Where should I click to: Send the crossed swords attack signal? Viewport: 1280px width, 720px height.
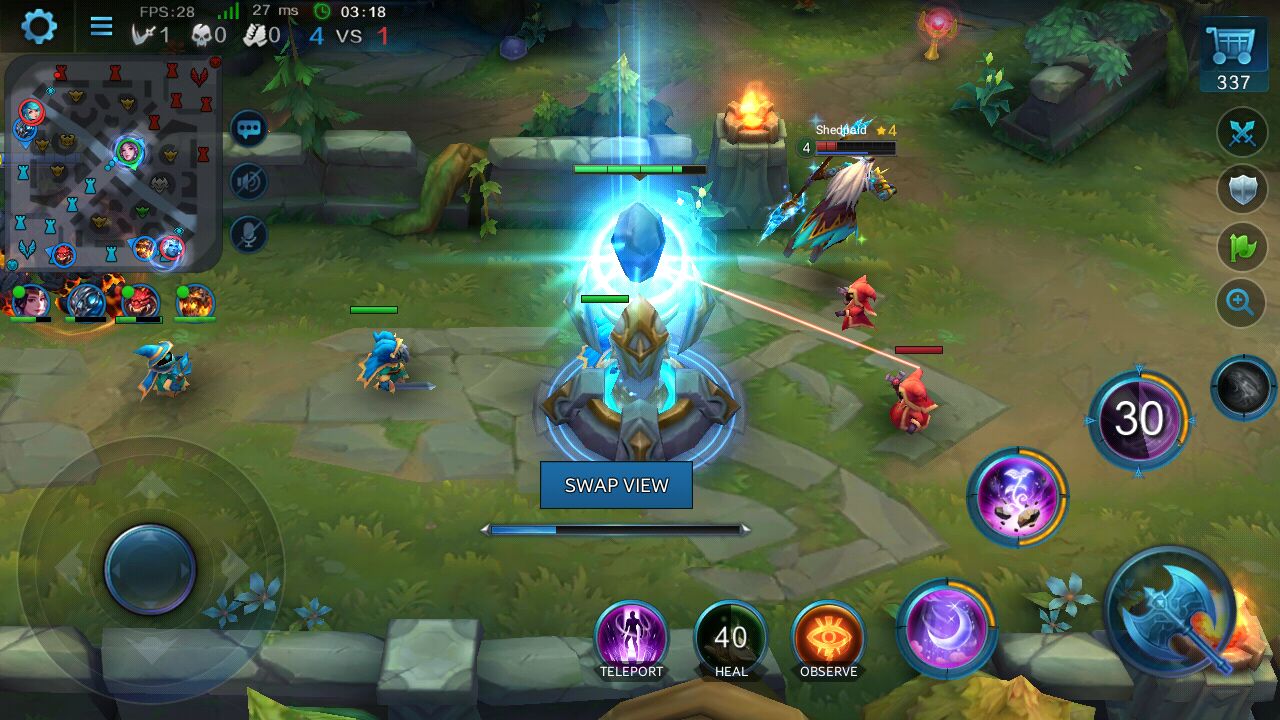[x=1241, y=133]
